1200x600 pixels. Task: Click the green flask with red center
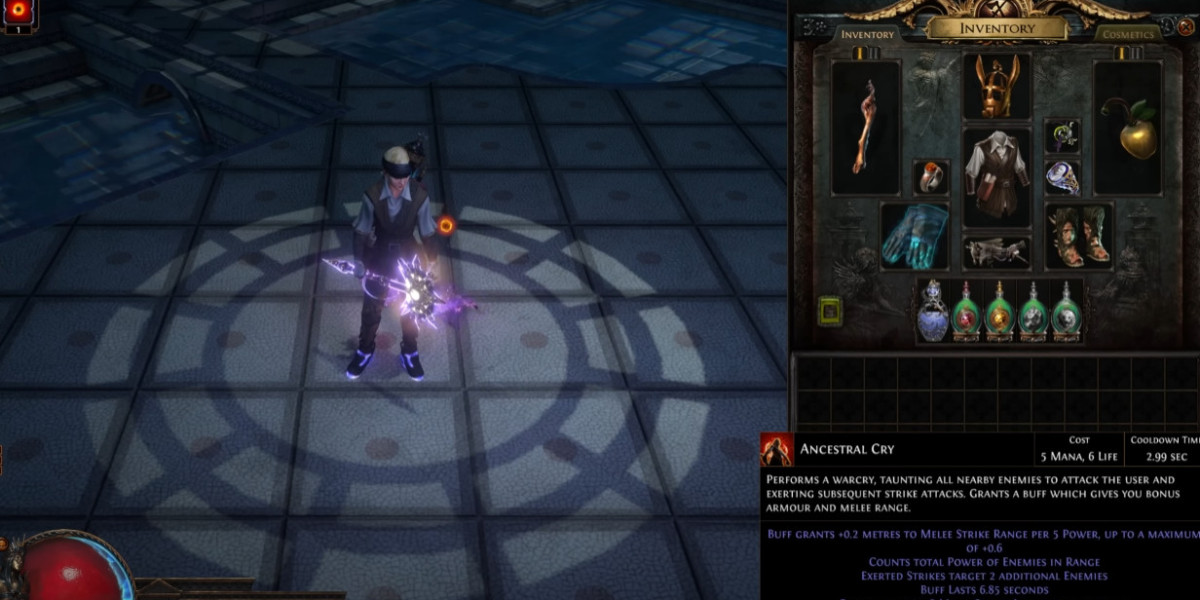point(966,311)
